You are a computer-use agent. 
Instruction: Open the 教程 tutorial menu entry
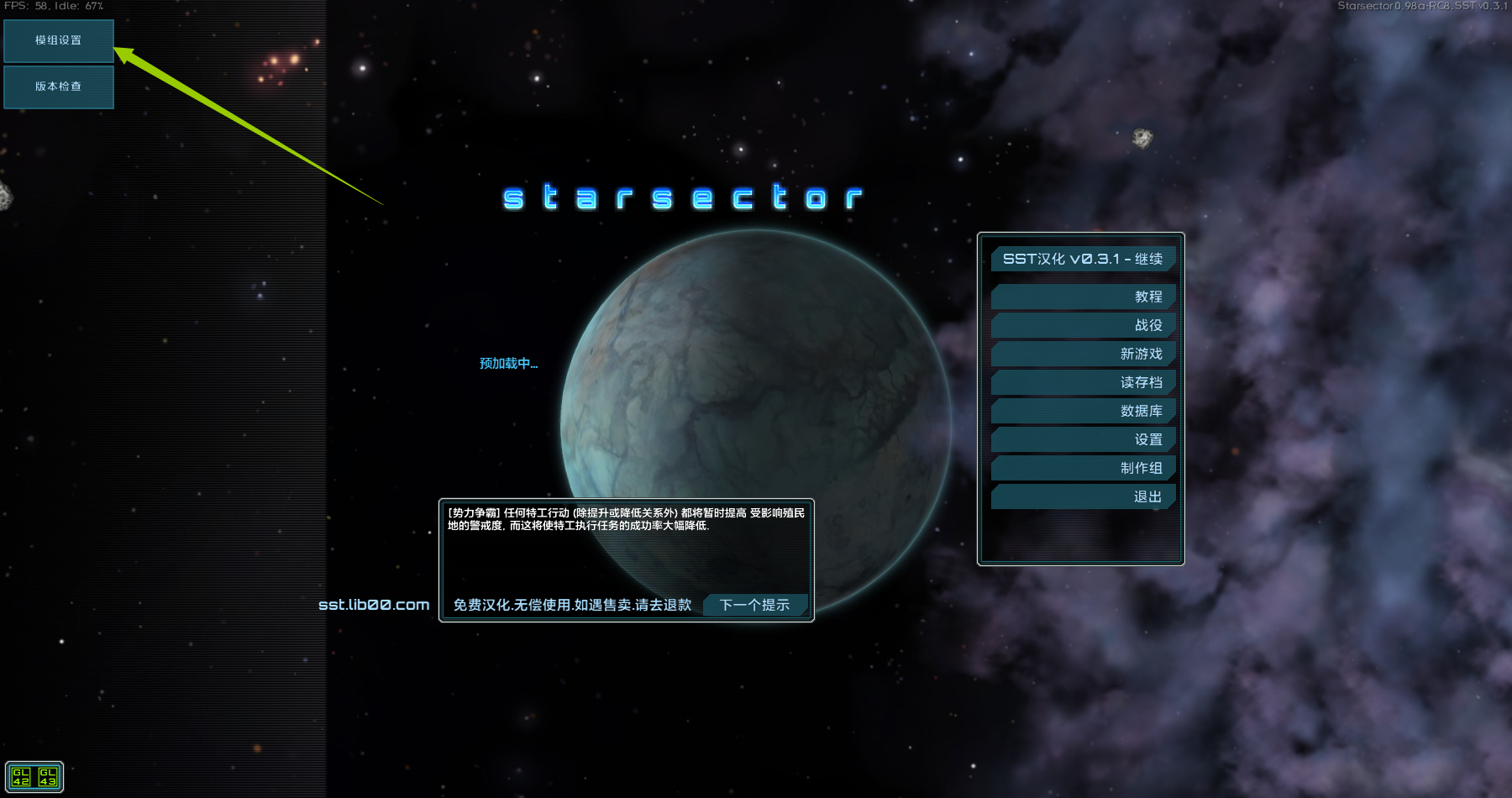1083,297
